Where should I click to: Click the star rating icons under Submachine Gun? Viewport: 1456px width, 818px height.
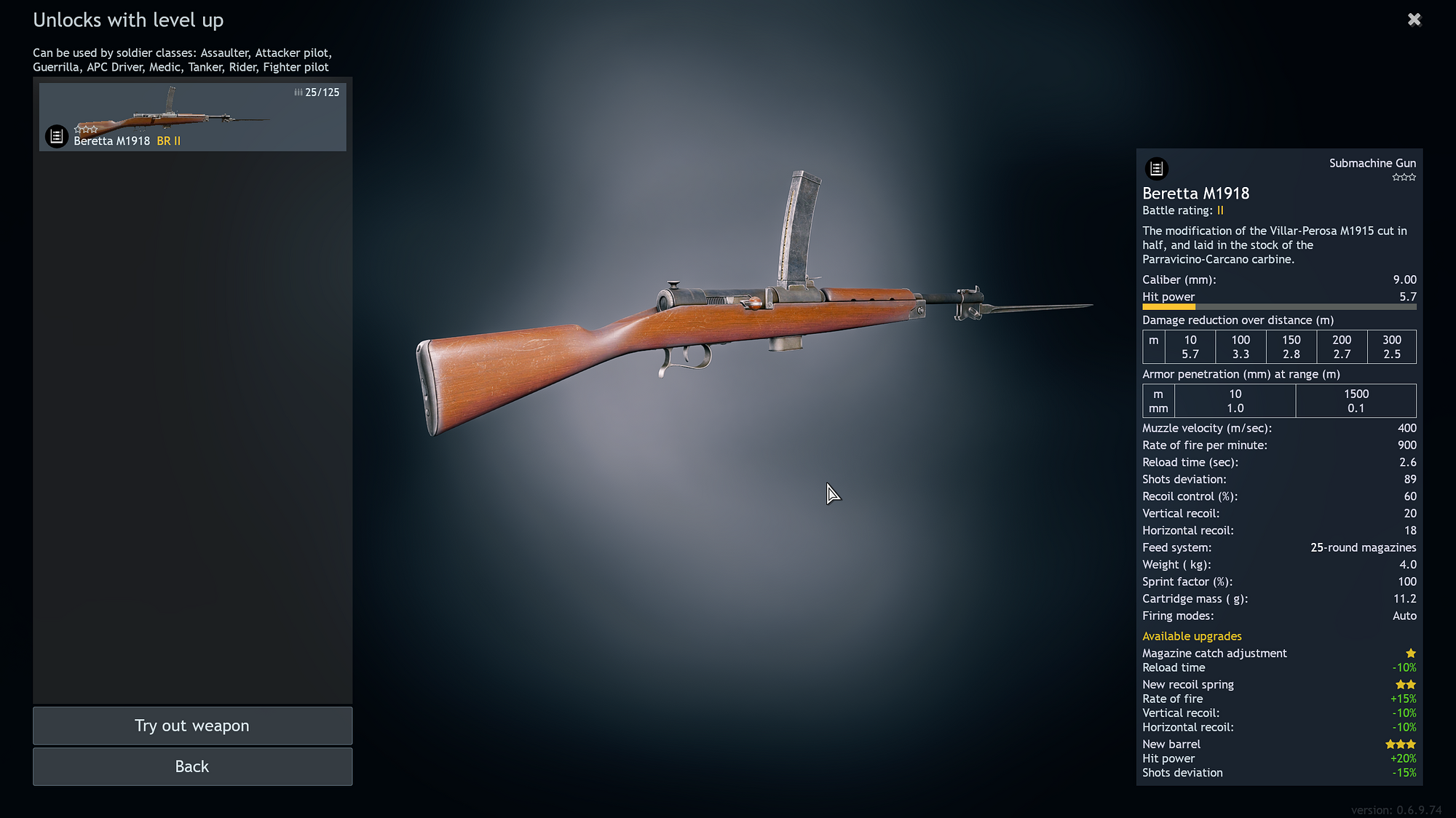(x=1404, y=177)
